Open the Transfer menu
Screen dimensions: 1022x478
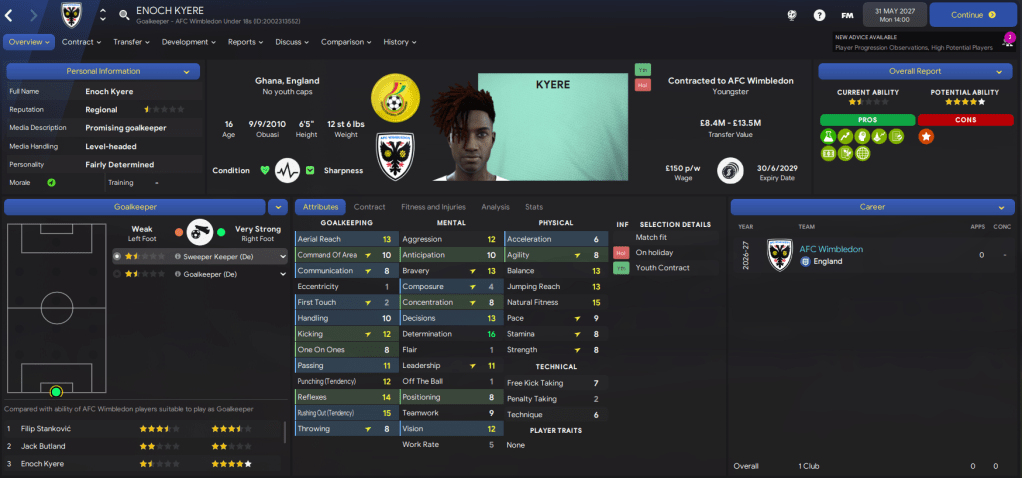131,42
